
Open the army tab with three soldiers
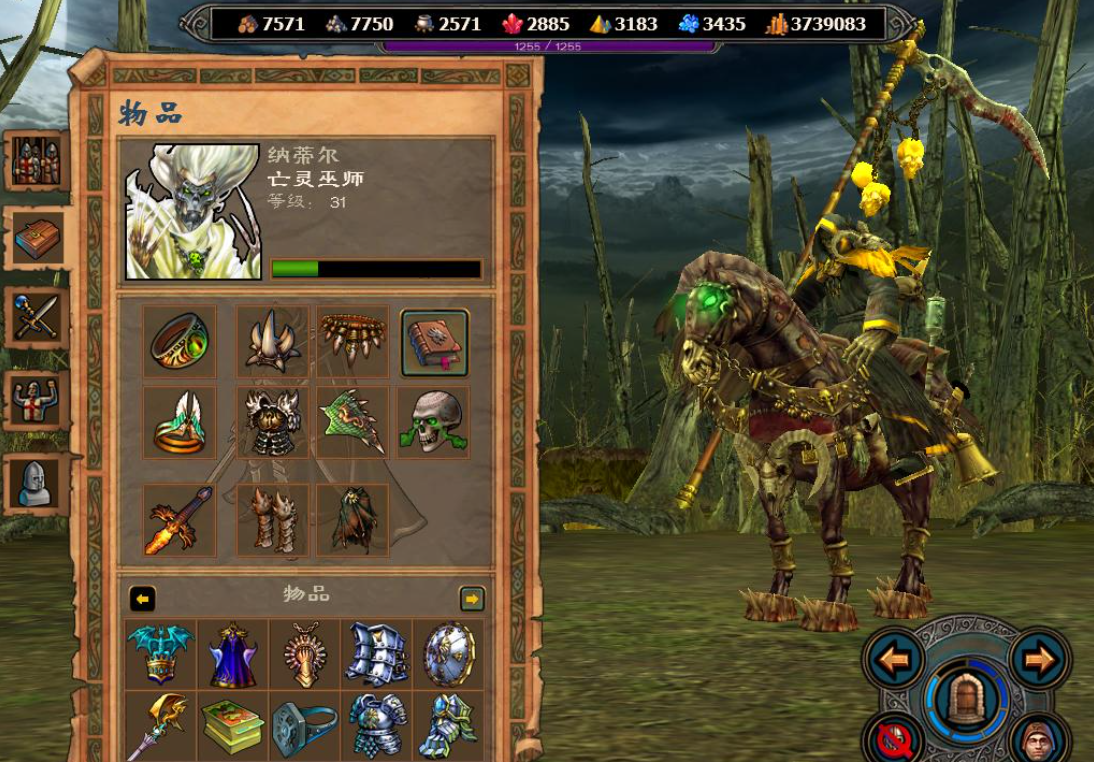36,160
